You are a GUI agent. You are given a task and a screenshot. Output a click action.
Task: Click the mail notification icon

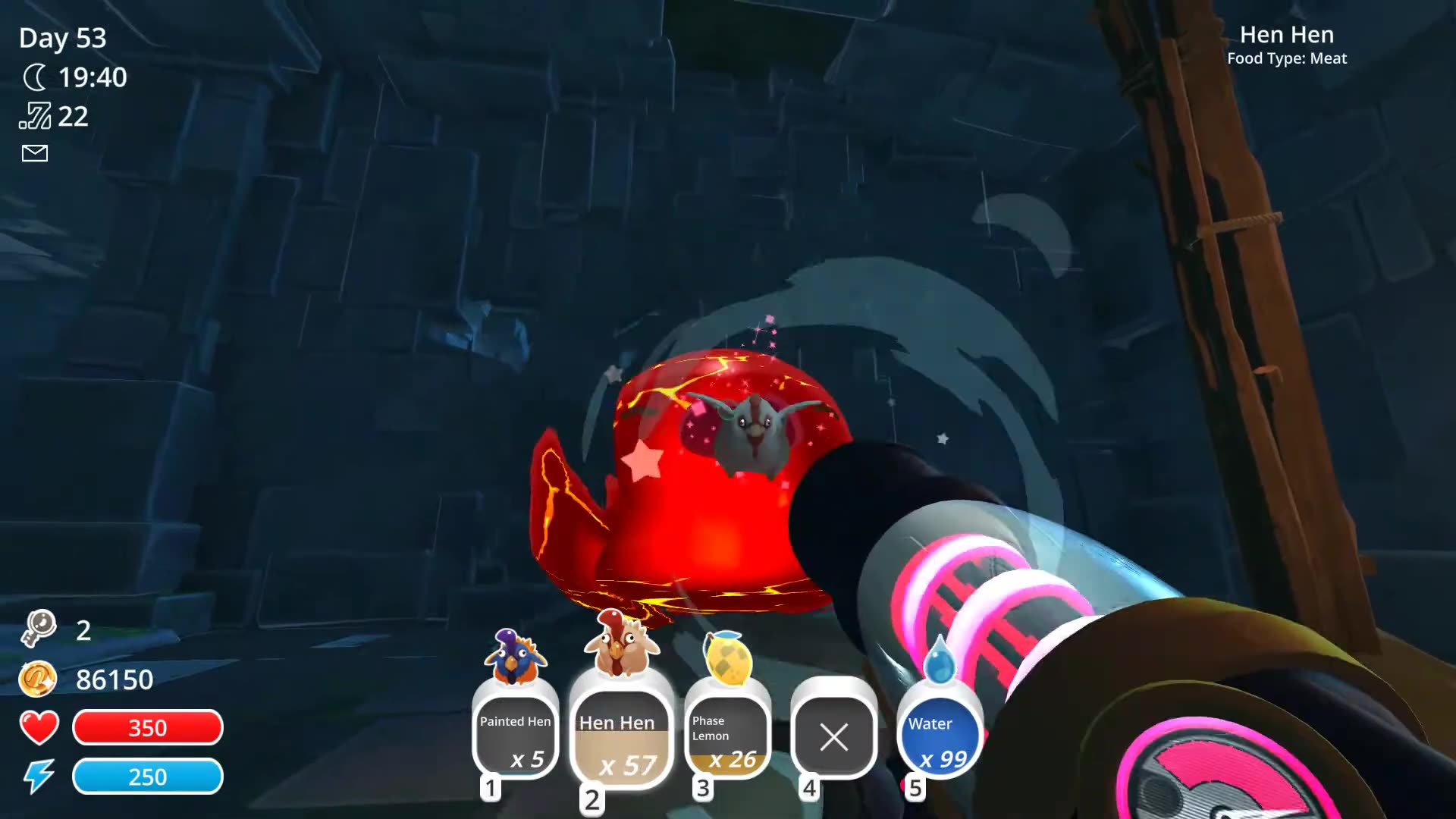pyautogui.click(x=33, y=153)
